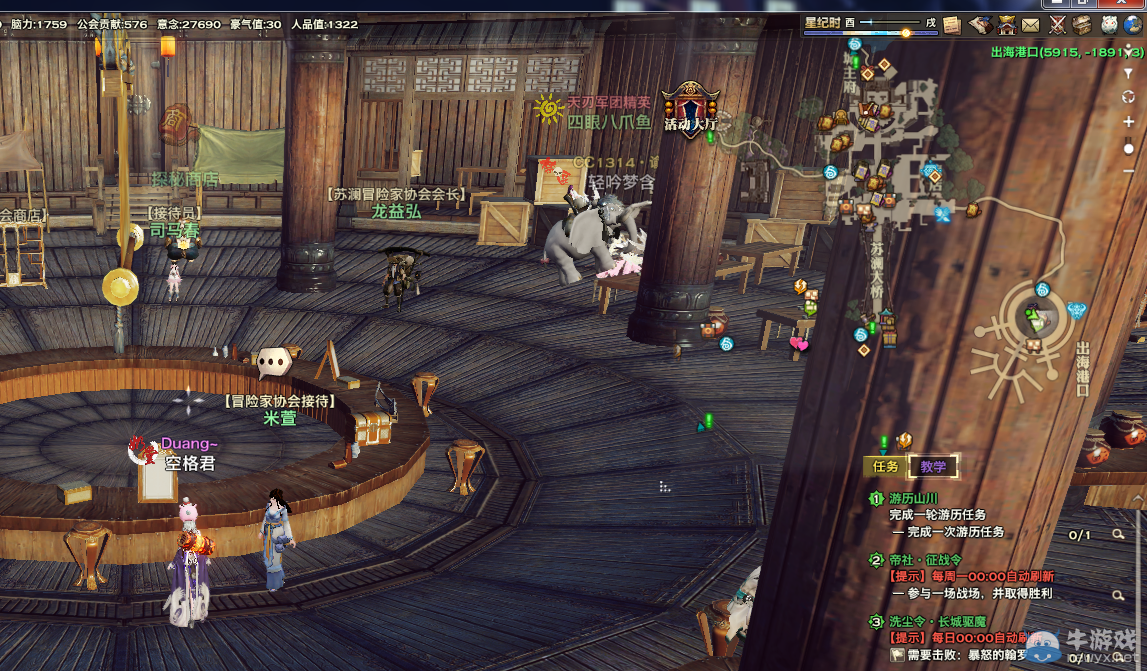Open the treasure chest icon in the top toolbar
Screen dimensions: 1147x671
1082,25
